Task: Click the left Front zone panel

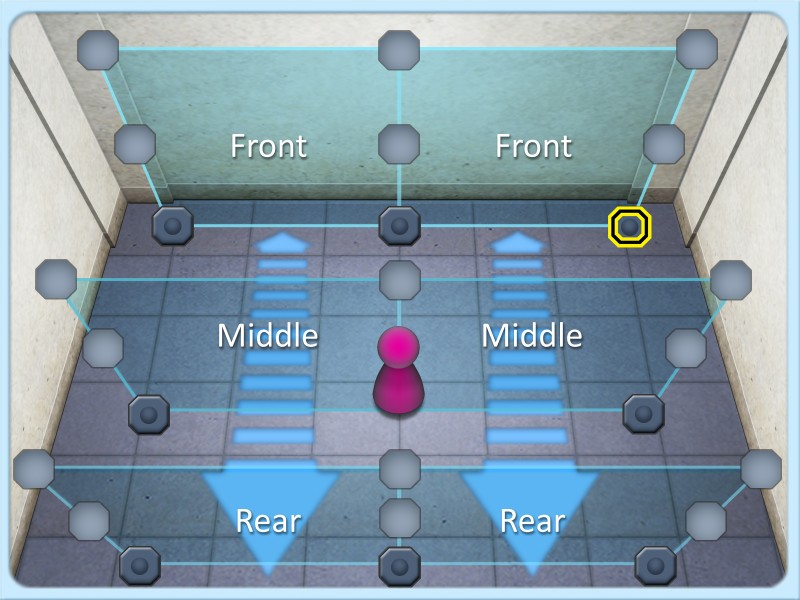Action: 268,146
